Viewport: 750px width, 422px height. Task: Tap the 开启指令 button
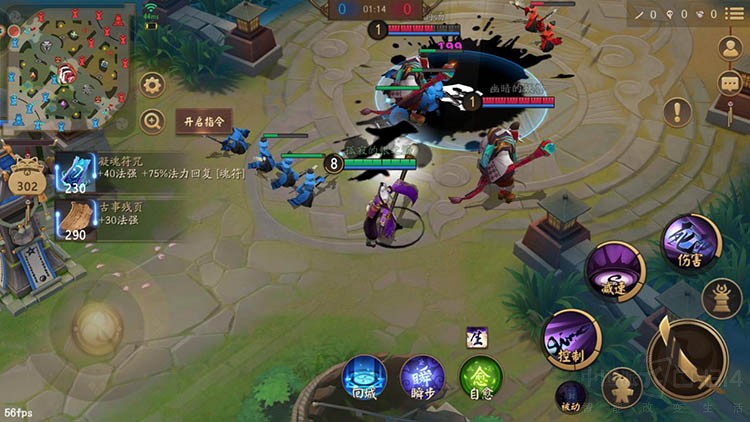204,122
